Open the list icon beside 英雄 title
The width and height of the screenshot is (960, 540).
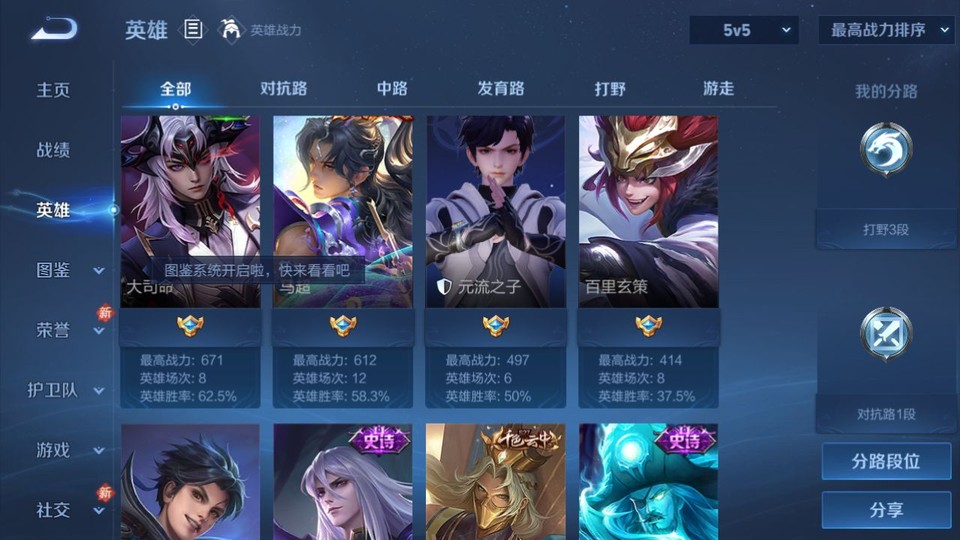tap(193, 30)
